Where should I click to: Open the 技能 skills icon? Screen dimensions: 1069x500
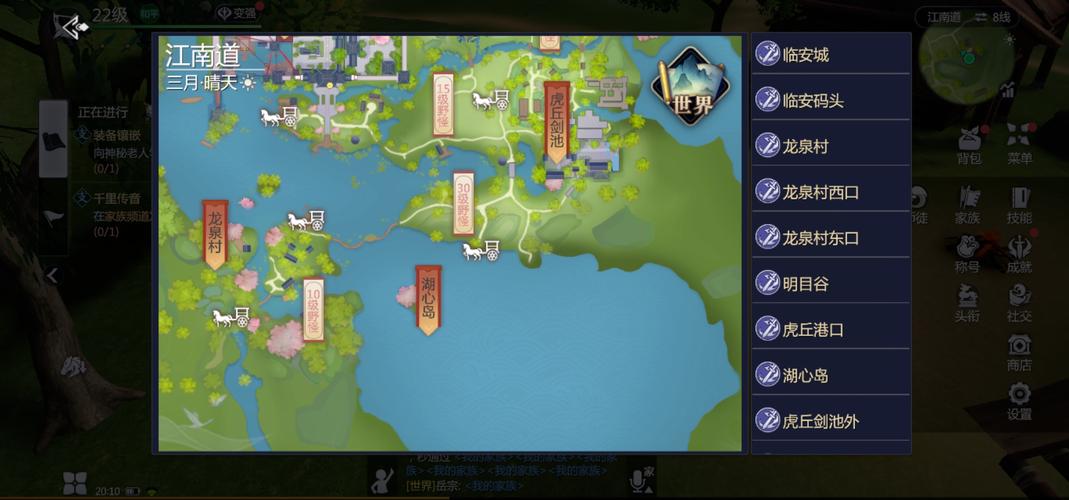click(1019, 204)
